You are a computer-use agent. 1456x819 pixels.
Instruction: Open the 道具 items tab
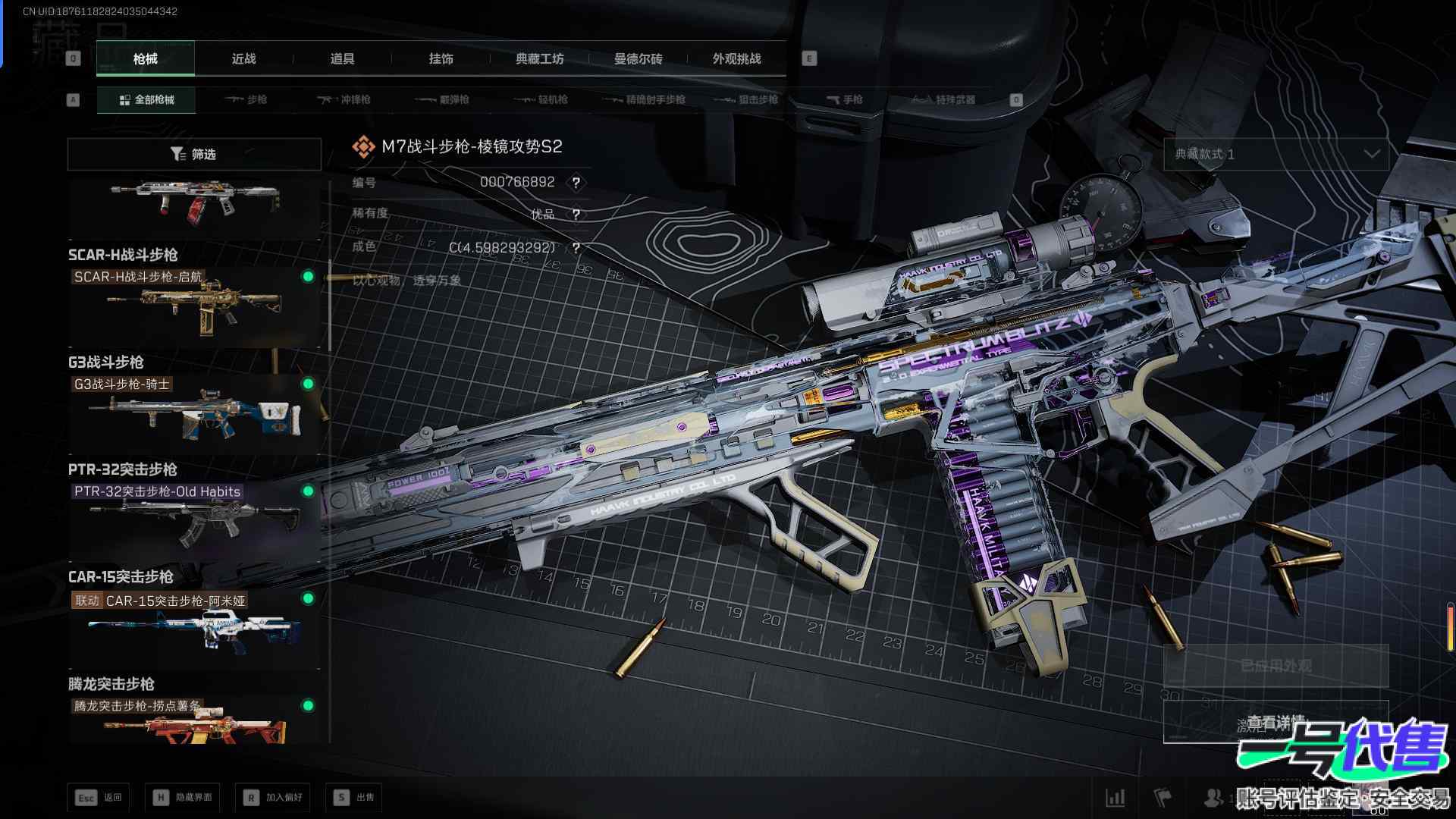tap(342, 58)
